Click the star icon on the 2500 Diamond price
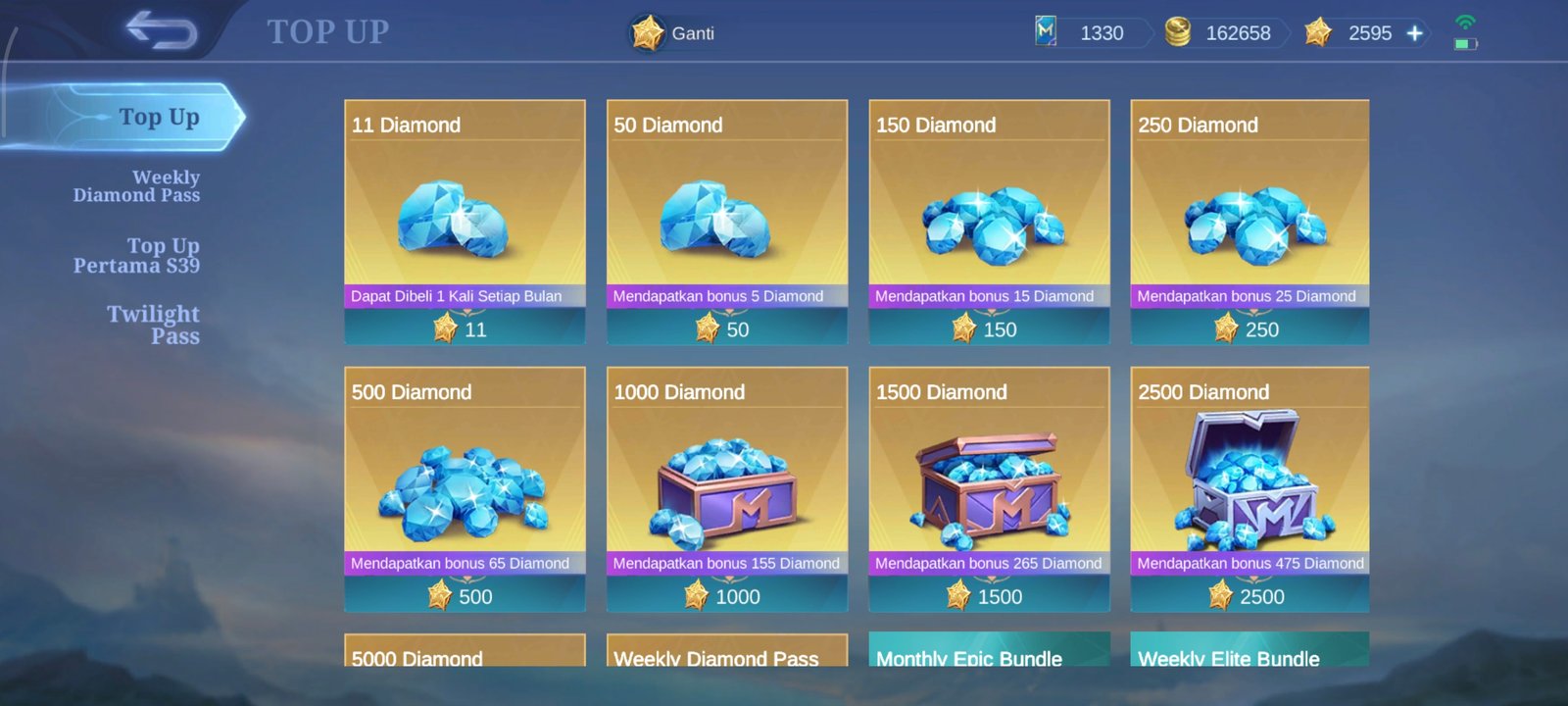 [1222, 595]
